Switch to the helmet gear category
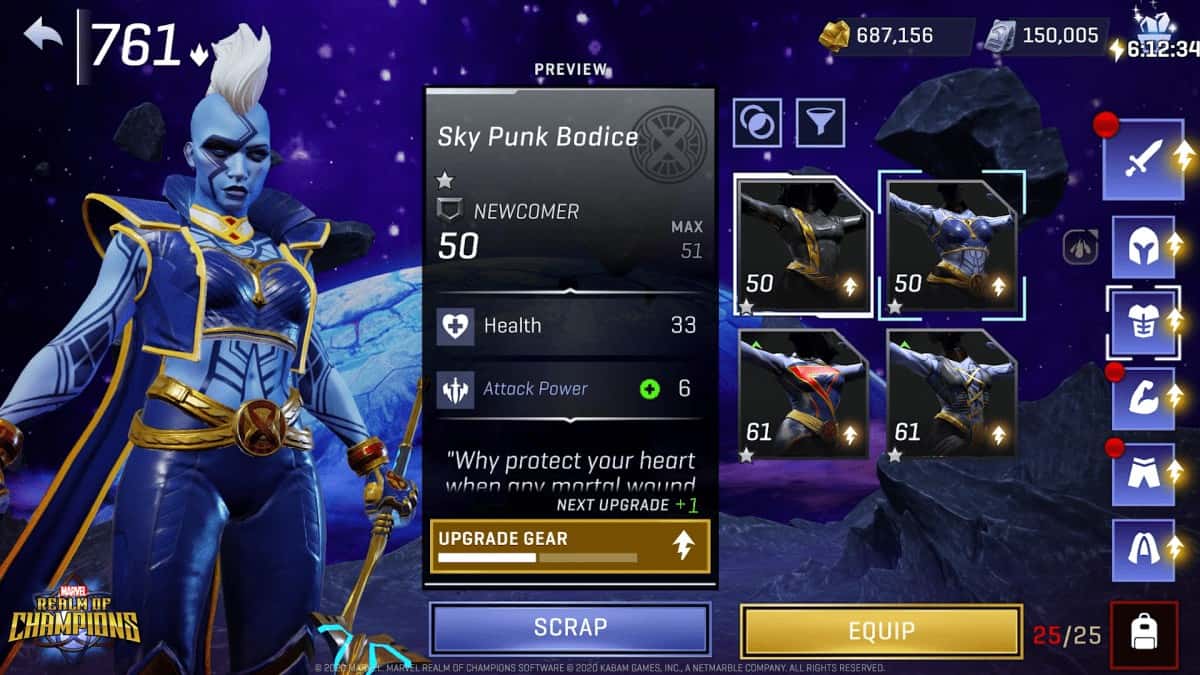The image size is (1200, 675). (x=1144, y=246)
